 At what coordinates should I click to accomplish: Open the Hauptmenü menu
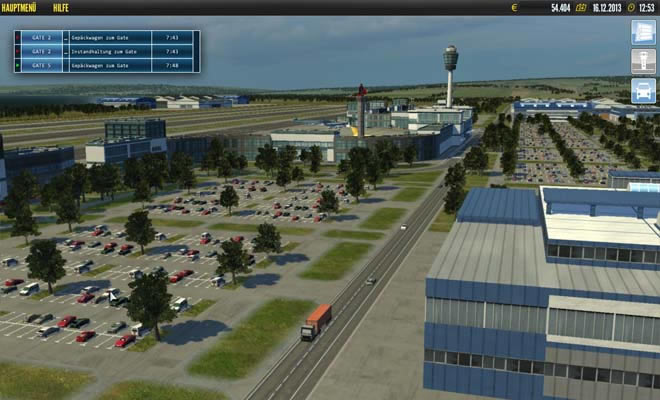22,7
